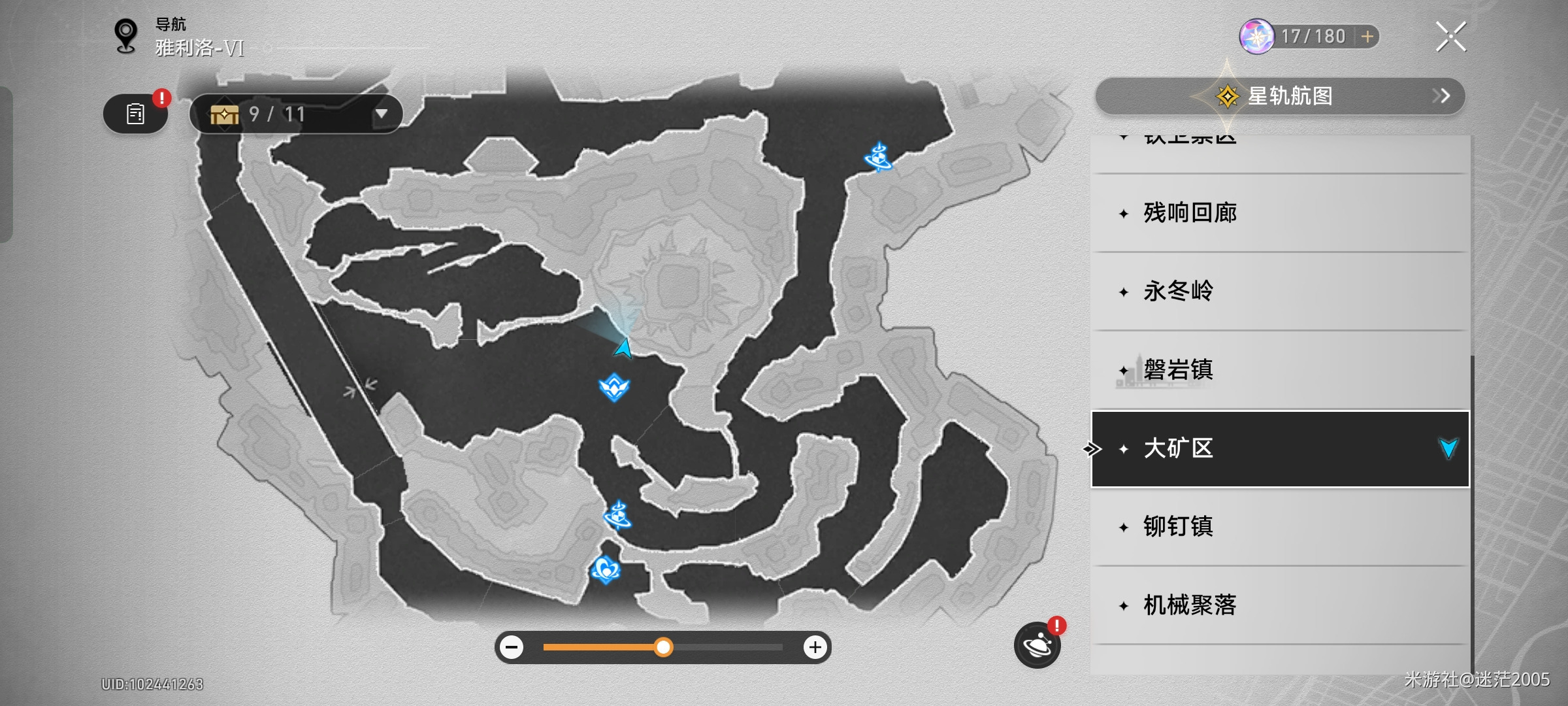Zoom out with the minus button
This screenshot has width=1568, height=706.
tap(512, 648)
